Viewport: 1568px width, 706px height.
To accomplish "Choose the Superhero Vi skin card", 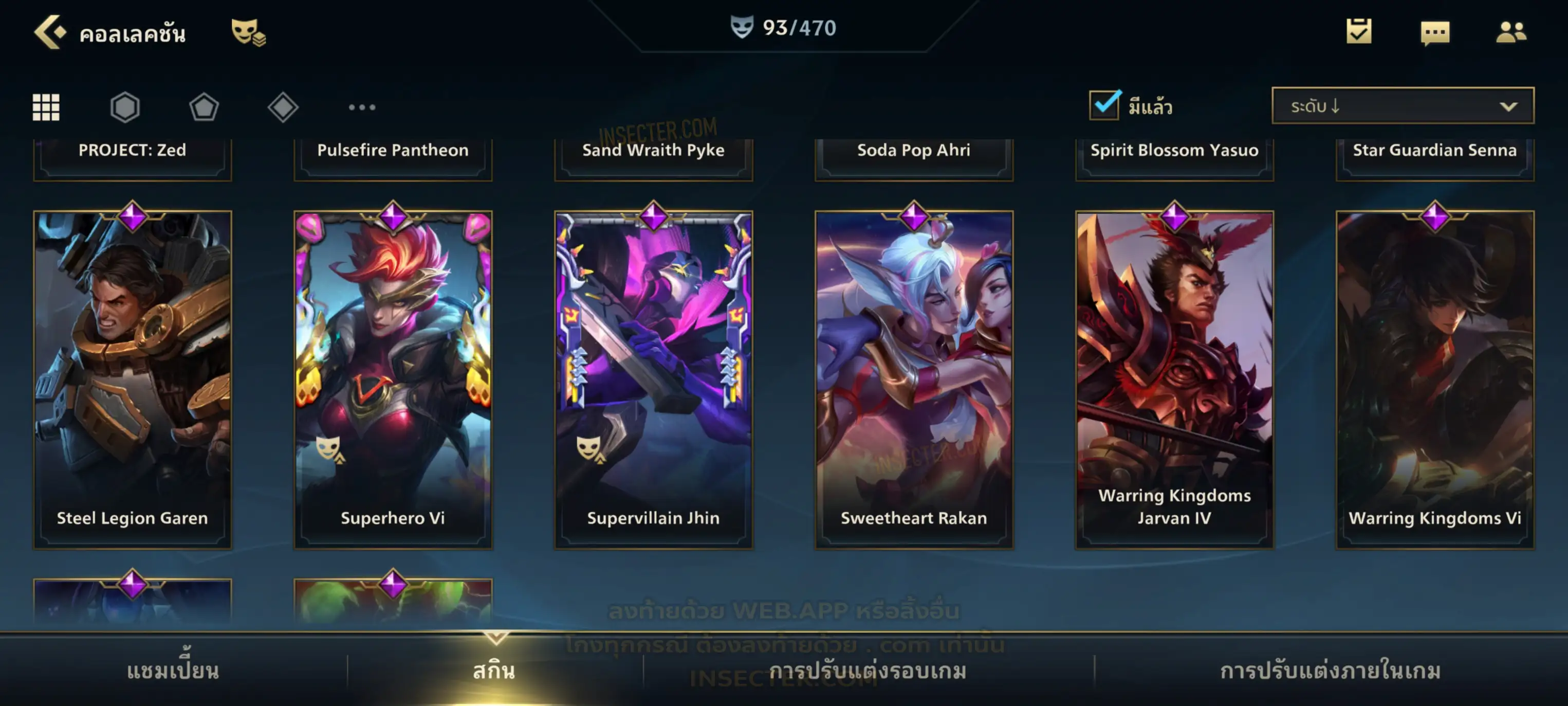I will (393, 379).
